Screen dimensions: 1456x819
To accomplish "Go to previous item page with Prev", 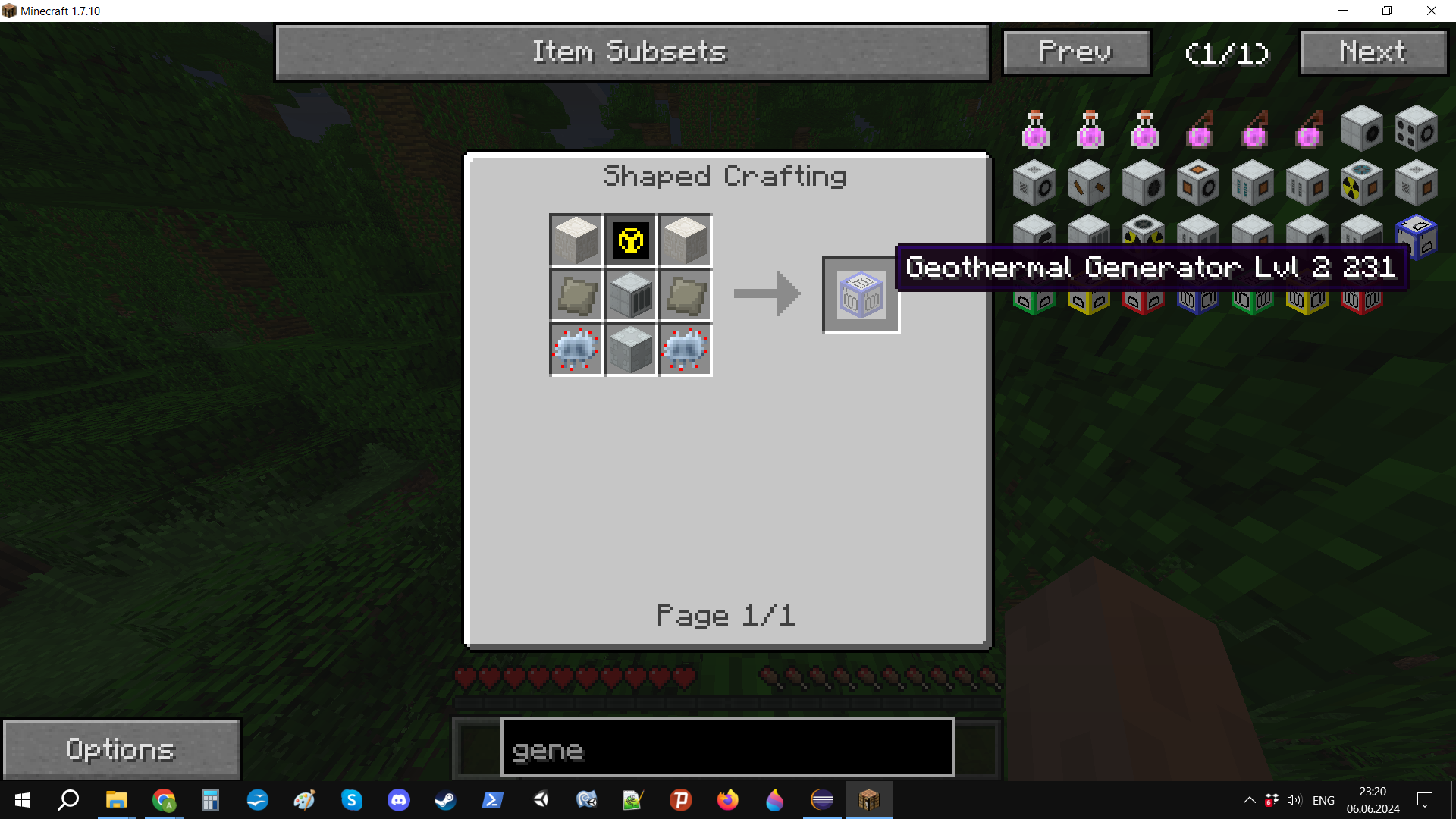I will [x=1075, y=52].
